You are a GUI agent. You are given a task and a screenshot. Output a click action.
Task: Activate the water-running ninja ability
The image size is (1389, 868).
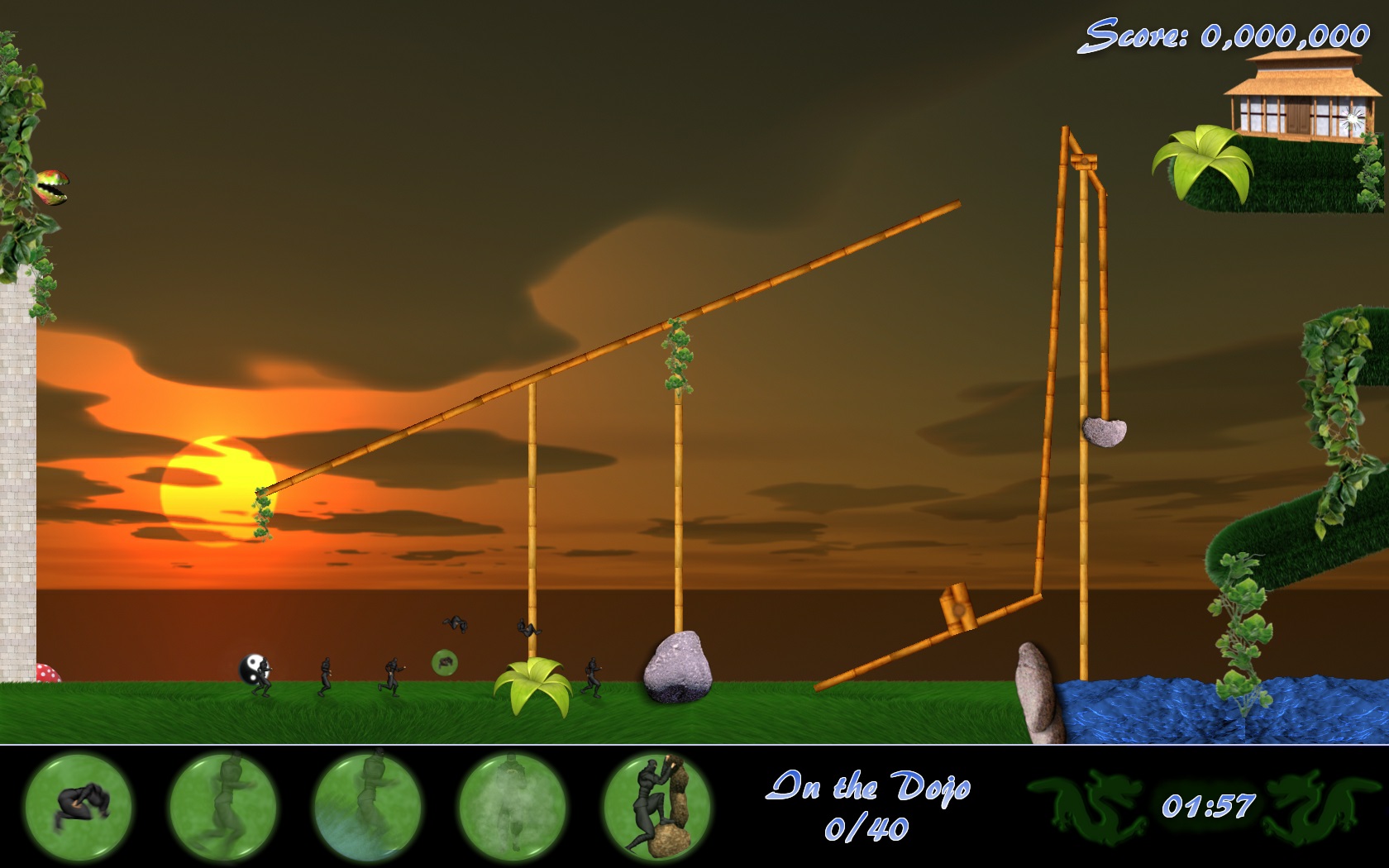click(x=367, y=804)
